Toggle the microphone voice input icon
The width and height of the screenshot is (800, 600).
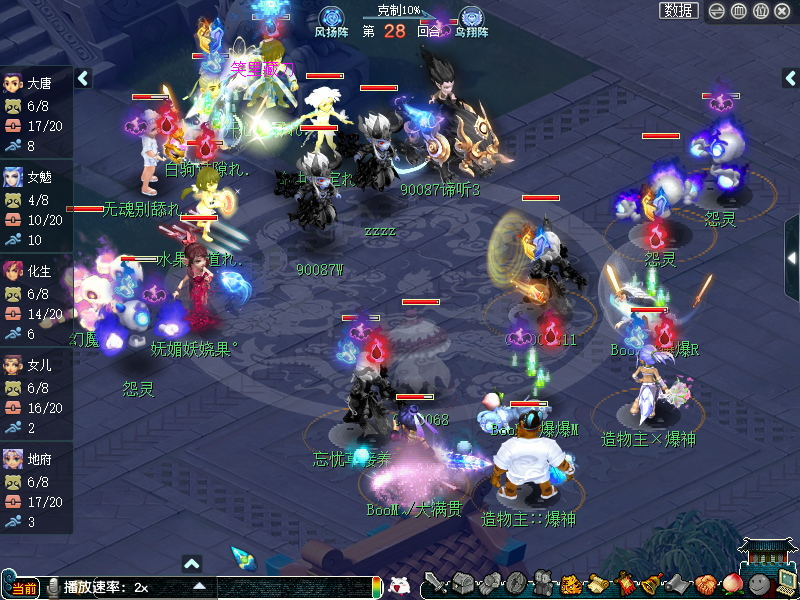[x=51, y=587]
